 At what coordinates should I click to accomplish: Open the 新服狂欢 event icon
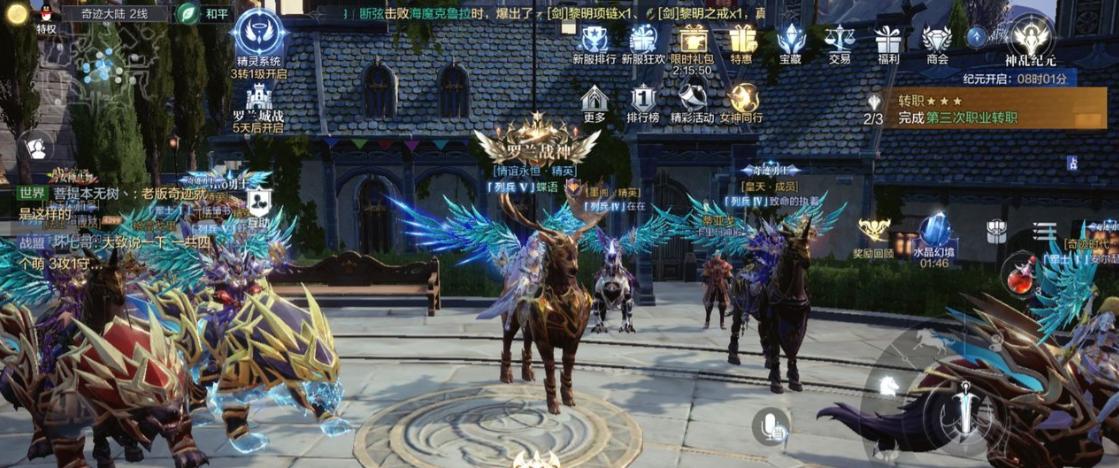point(643,41)
